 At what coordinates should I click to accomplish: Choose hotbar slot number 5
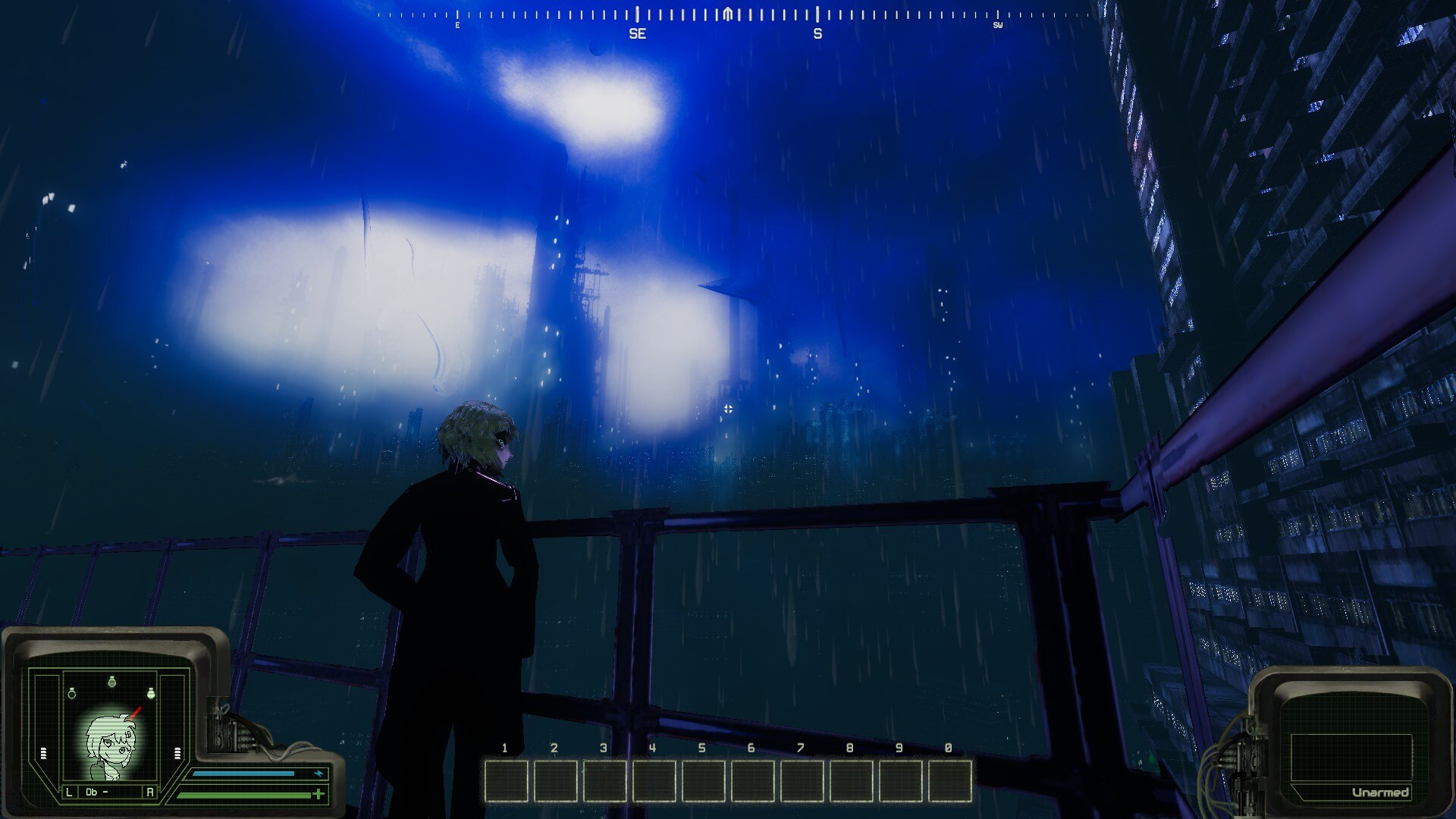pos(704,781)
